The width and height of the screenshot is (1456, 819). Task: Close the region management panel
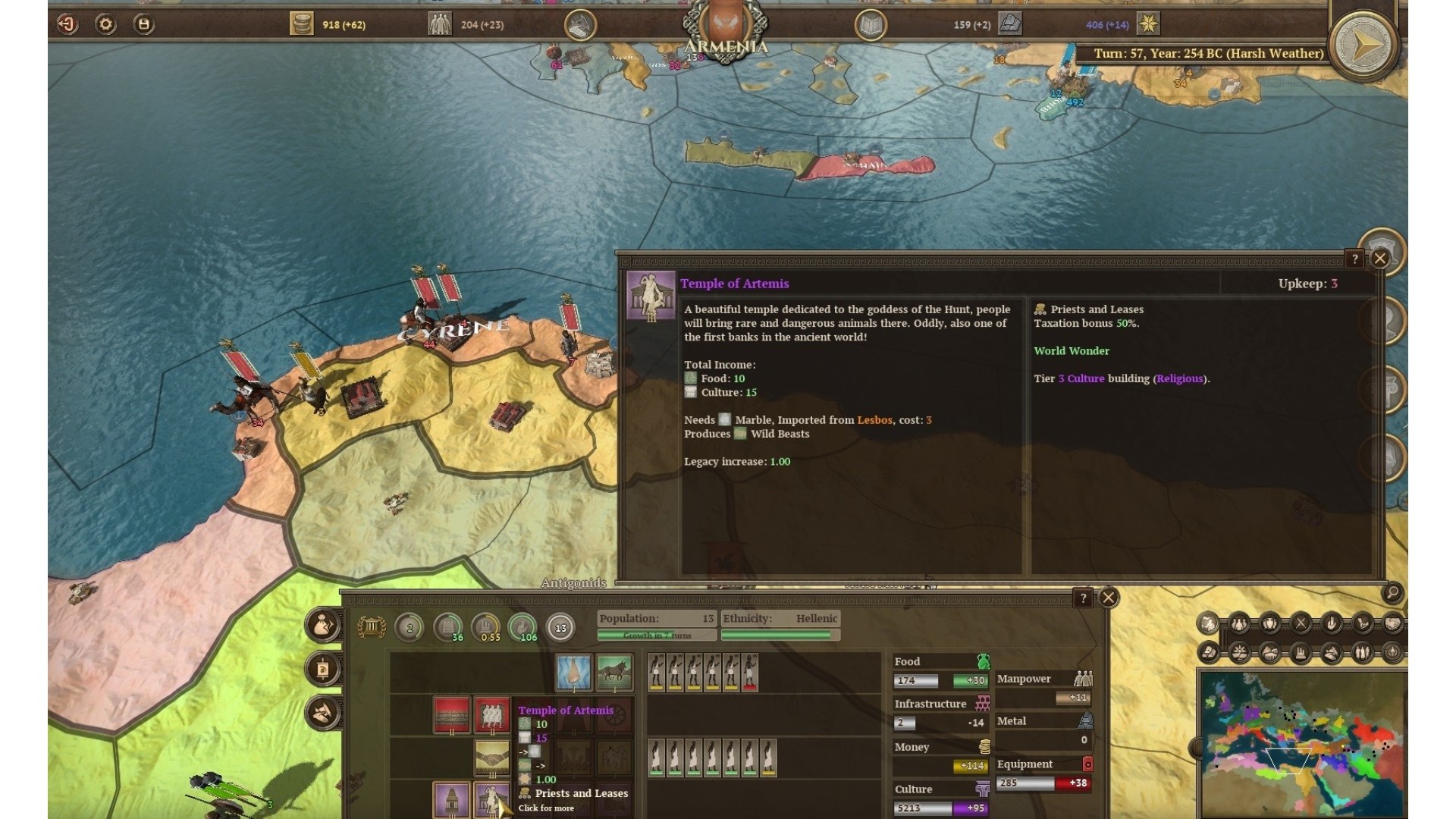click(x=1109, y=598)
